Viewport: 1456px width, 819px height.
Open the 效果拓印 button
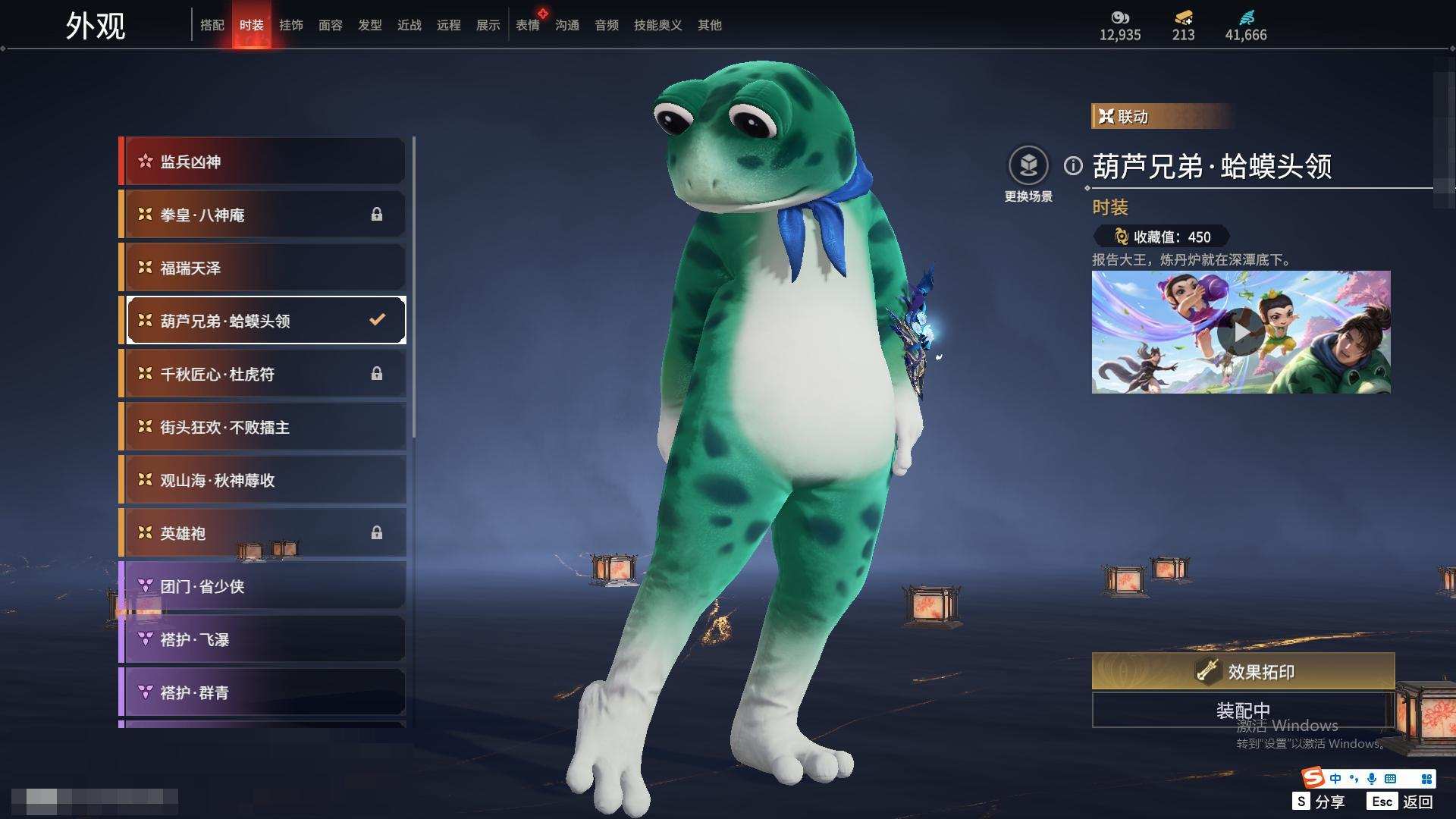1243,671
